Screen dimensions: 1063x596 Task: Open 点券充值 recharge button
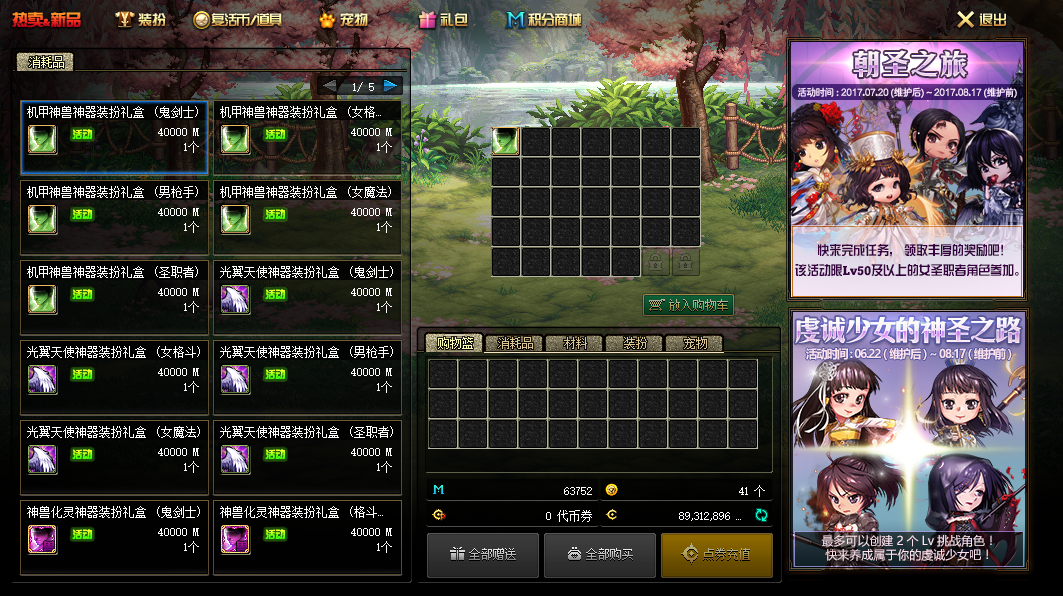716,554
